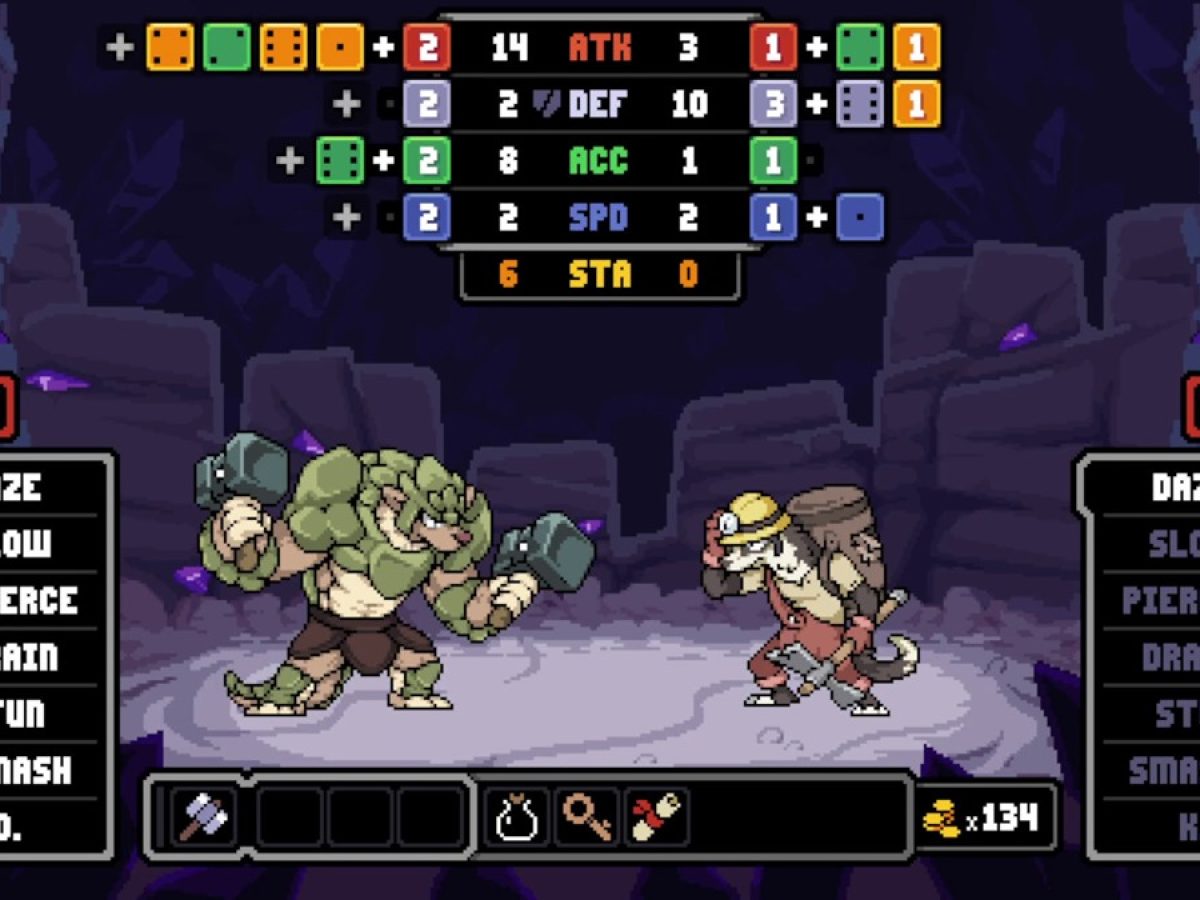Click the green die in the ACC row
The image size is (1200, 900).
340,161
